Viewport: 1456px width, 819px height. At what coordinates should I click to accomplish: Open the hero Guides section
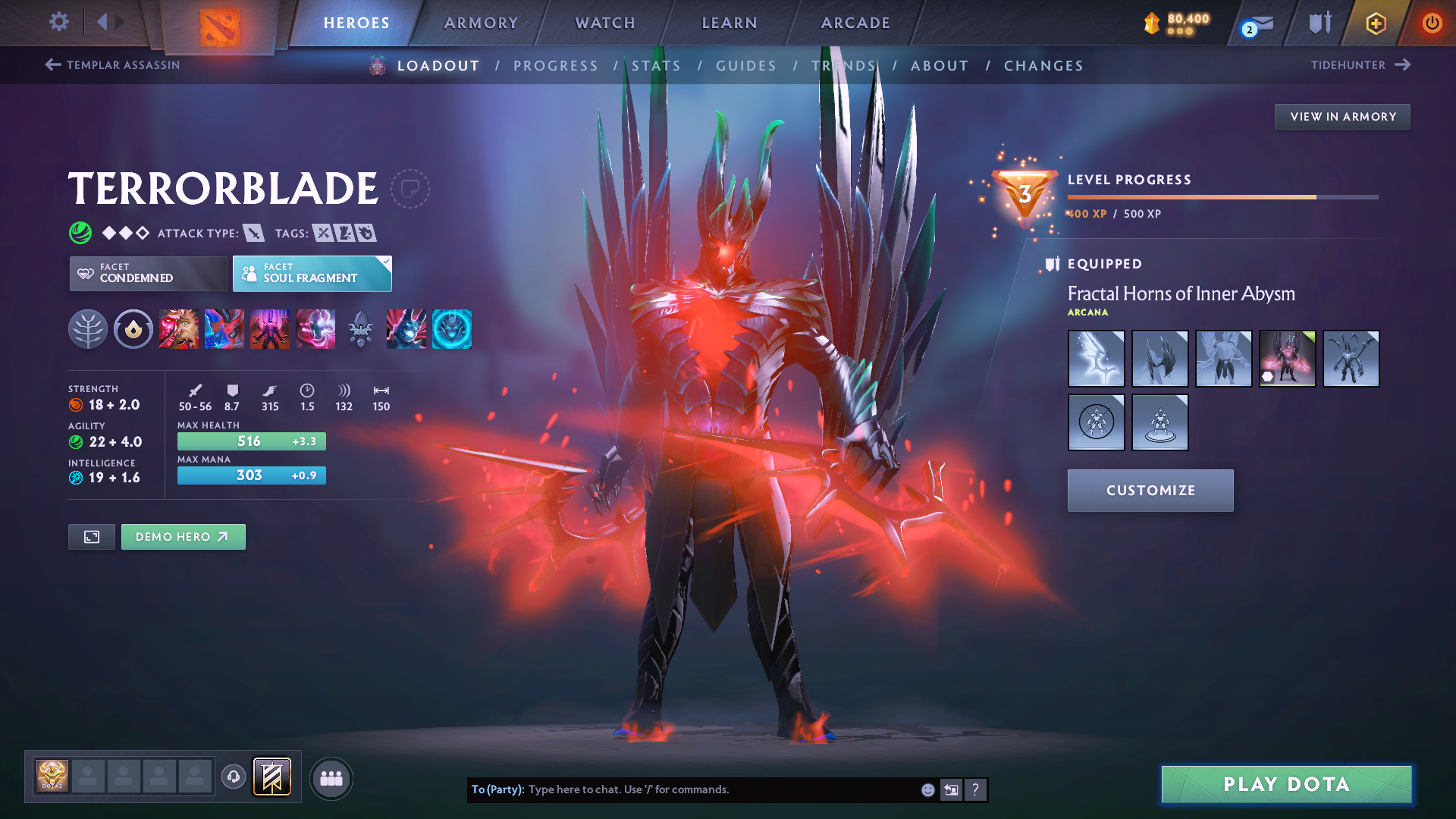click(746, 66)
